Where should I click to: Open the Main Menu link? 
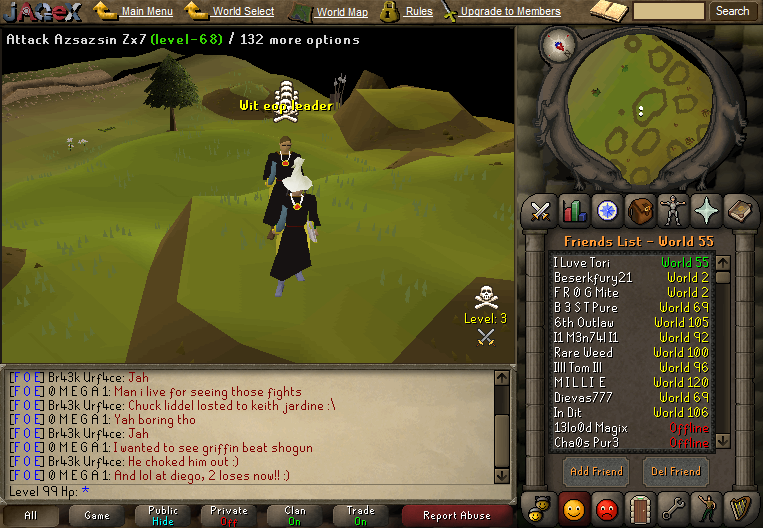point(146,11)
